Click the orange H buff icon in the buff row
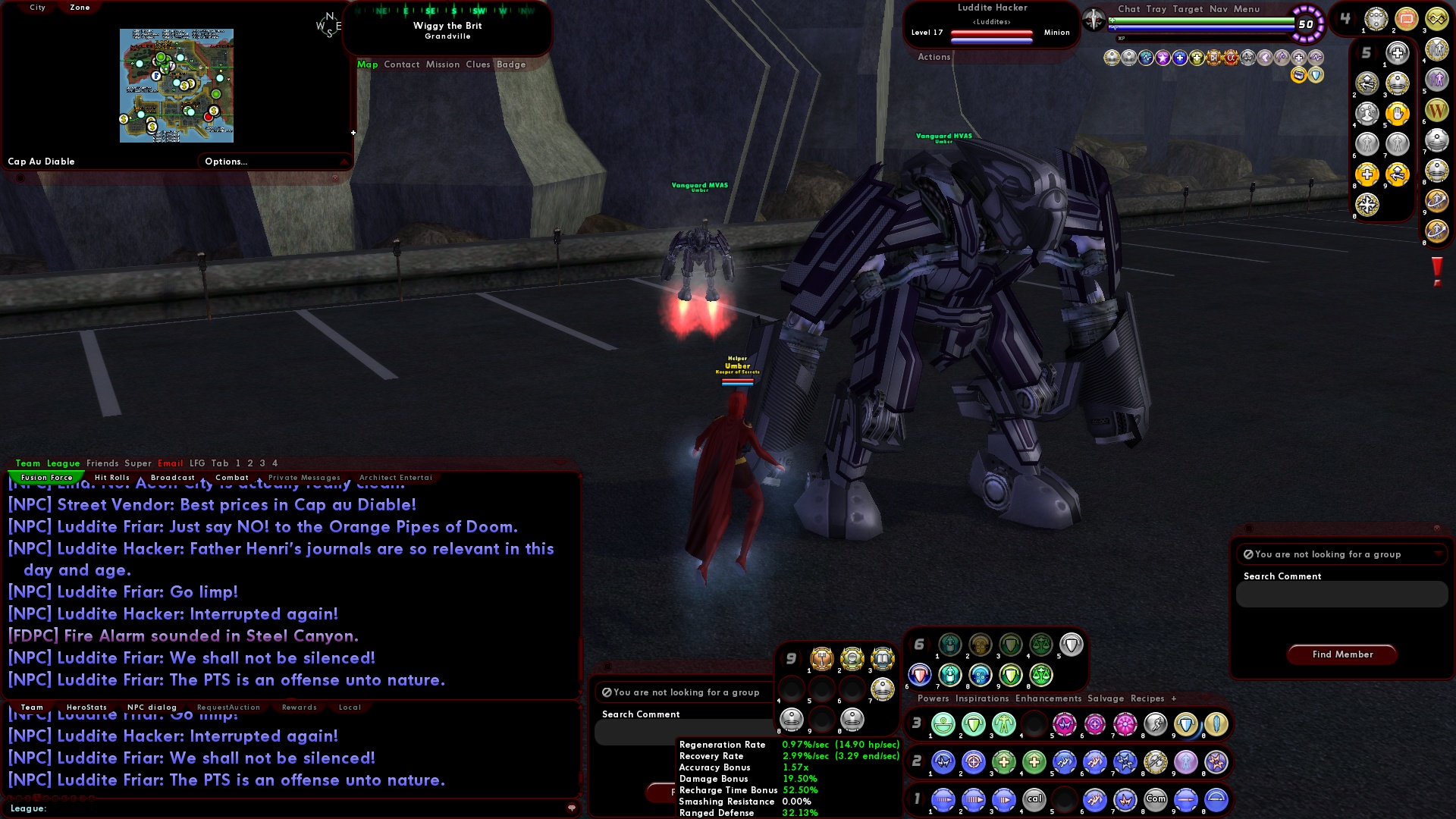The width and height of the screenshot is (1456, 819). [x=1214, y=57]
